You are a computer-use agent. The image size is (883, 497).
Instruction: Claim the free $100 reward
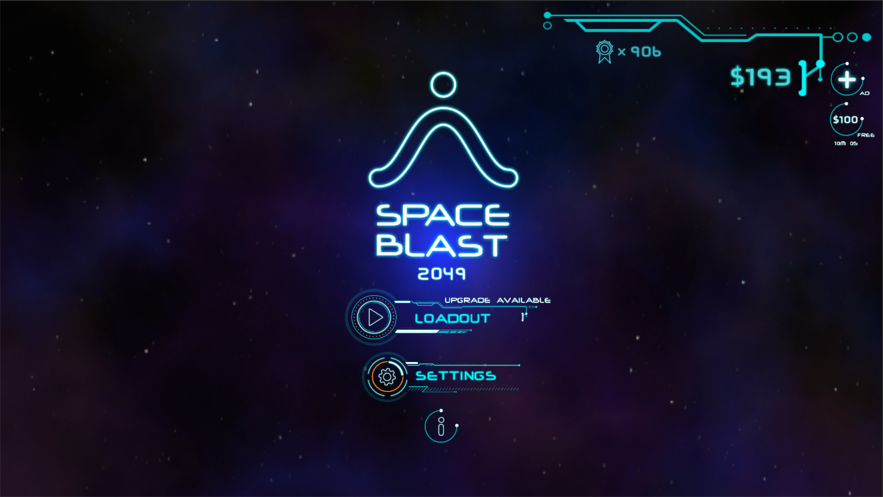(846, 120)
